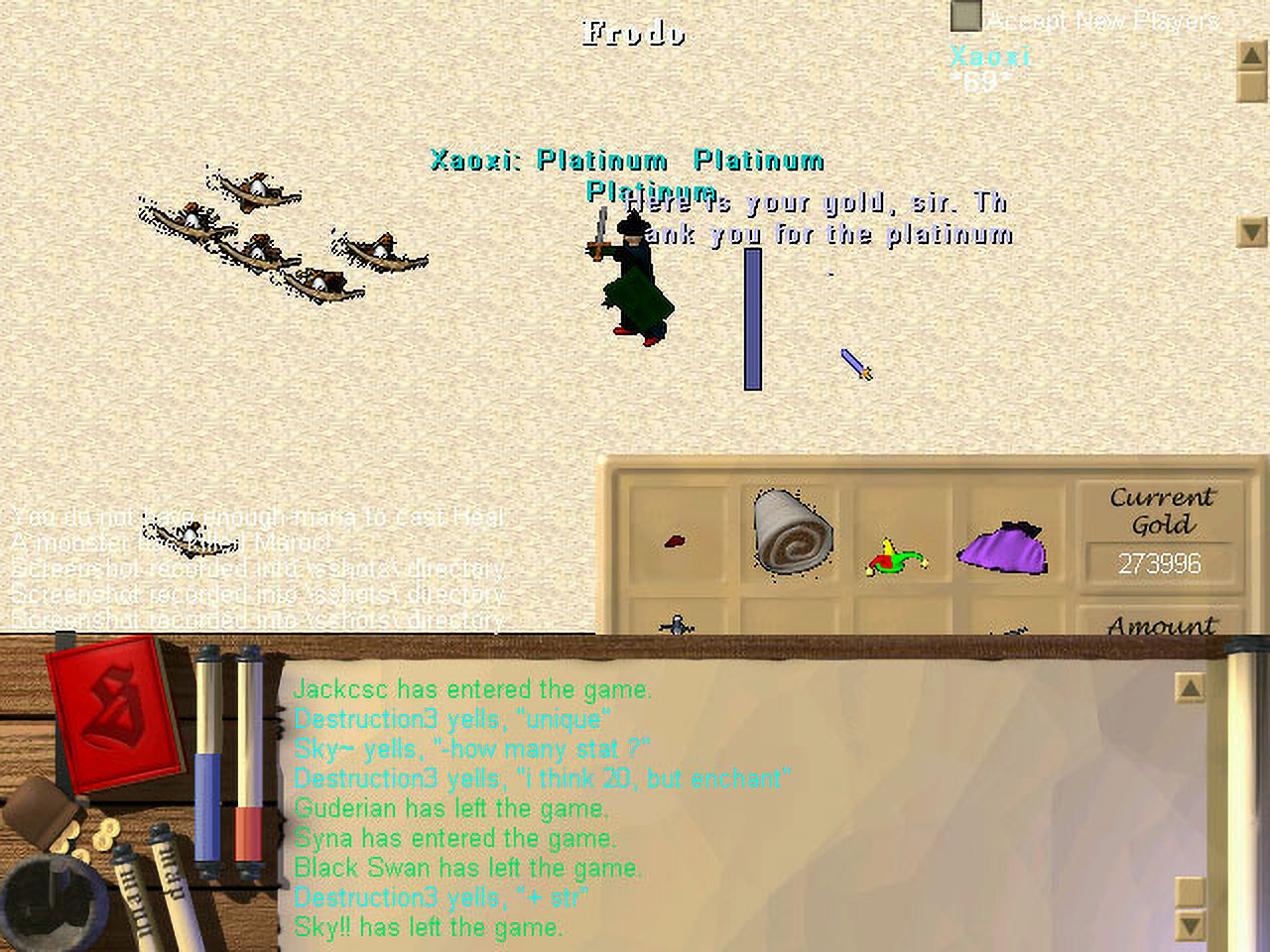Click the player list scroll-up arrow
The width and height of the screenshot is (1270, 952).
(x=1252, y=55)
